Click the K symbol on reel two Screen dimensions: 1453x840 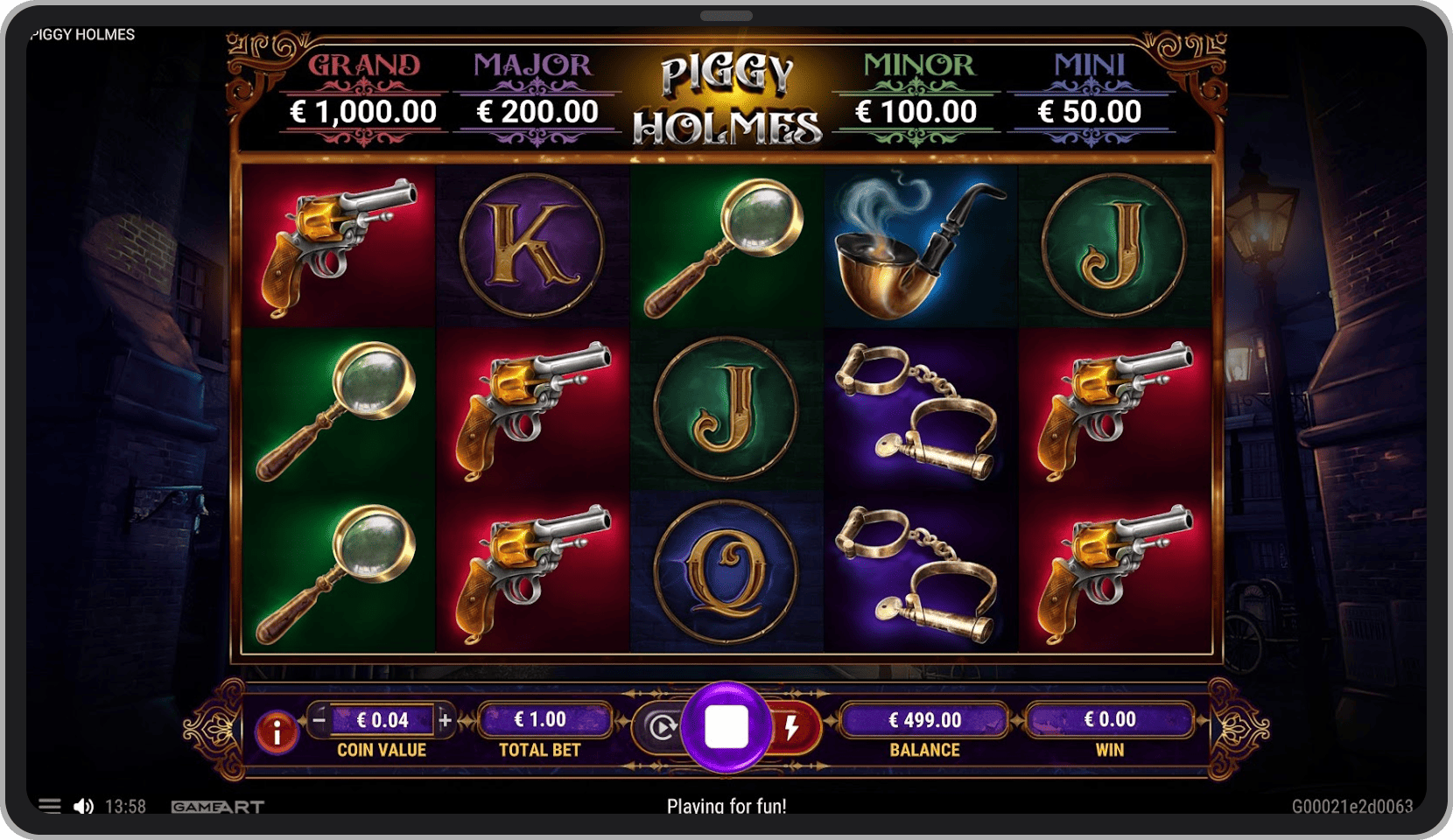(532, 245)
